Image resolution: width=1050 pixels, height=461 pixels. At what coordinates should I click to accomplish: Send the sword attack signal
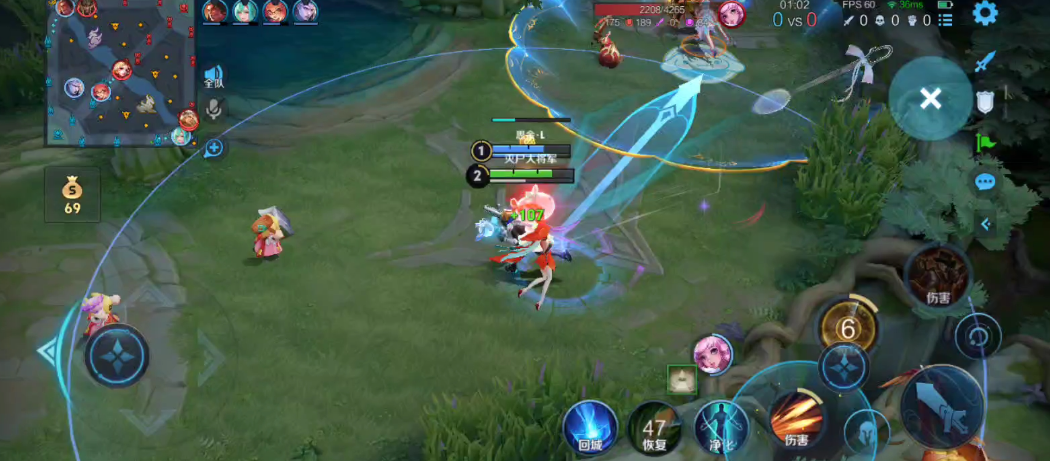coord(985,61)
